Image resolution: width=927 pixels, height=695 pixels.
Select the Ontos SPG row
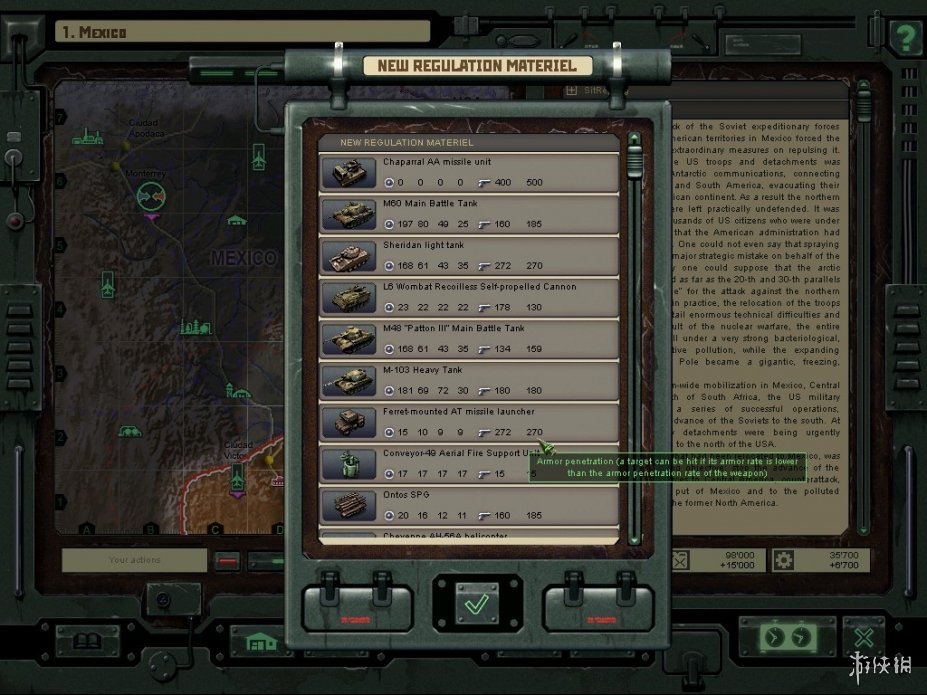coord(469,505)
